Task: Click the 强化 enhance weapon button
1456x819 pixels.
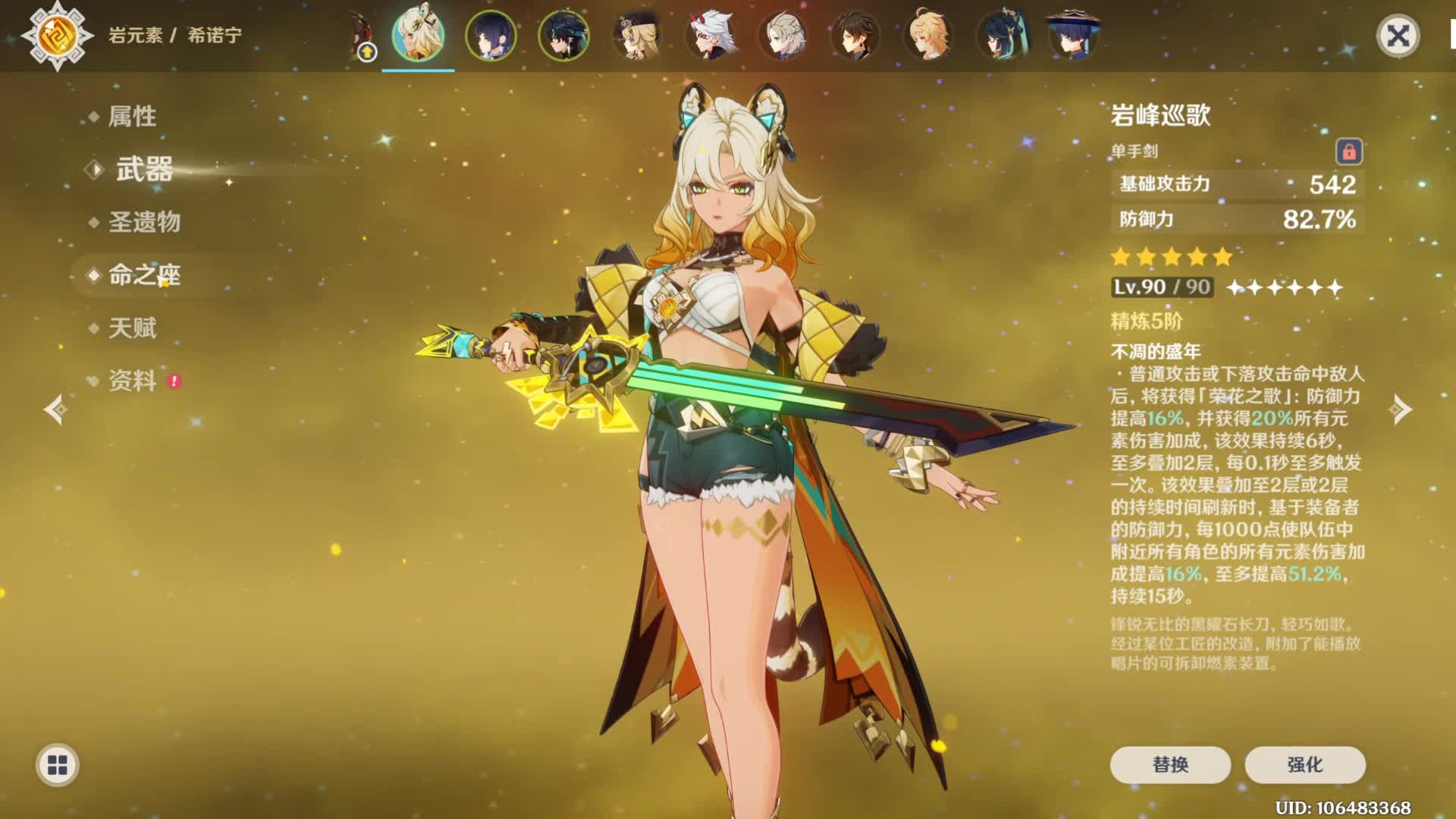Action: (1304, 764)
